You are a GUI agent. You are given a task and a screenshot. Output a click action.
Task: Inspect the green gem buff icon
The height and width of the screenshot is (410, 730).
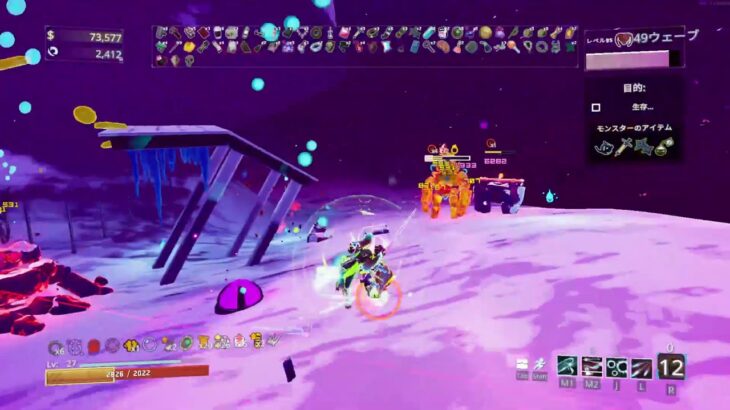[186, 343]
